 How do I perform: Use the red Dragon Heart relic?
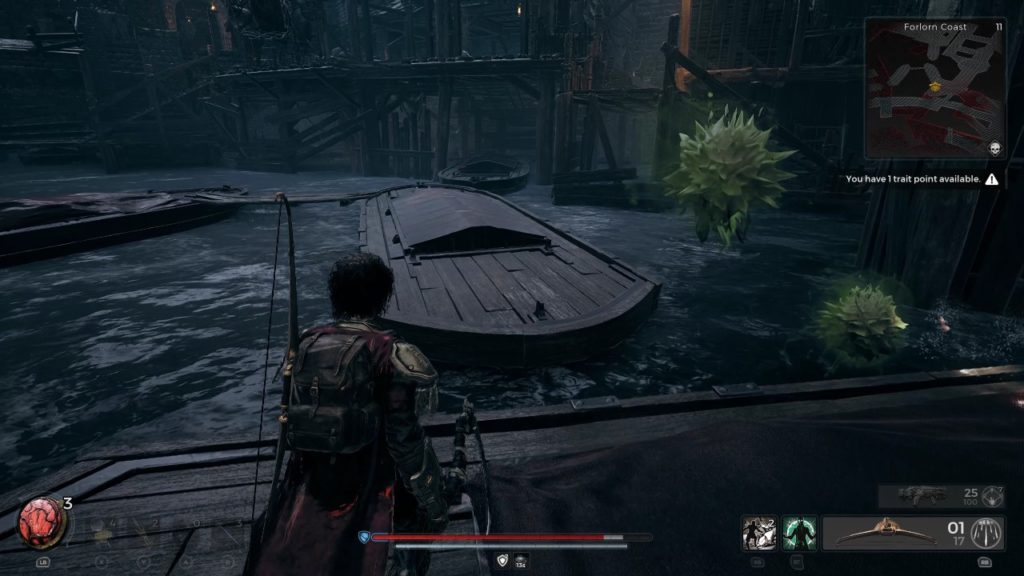click(42, 521)
